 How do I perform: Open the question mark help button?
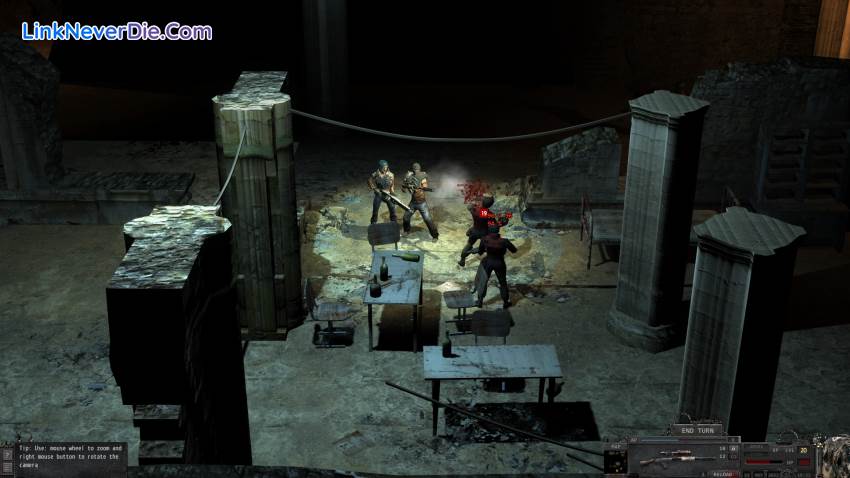coord(6,453)
